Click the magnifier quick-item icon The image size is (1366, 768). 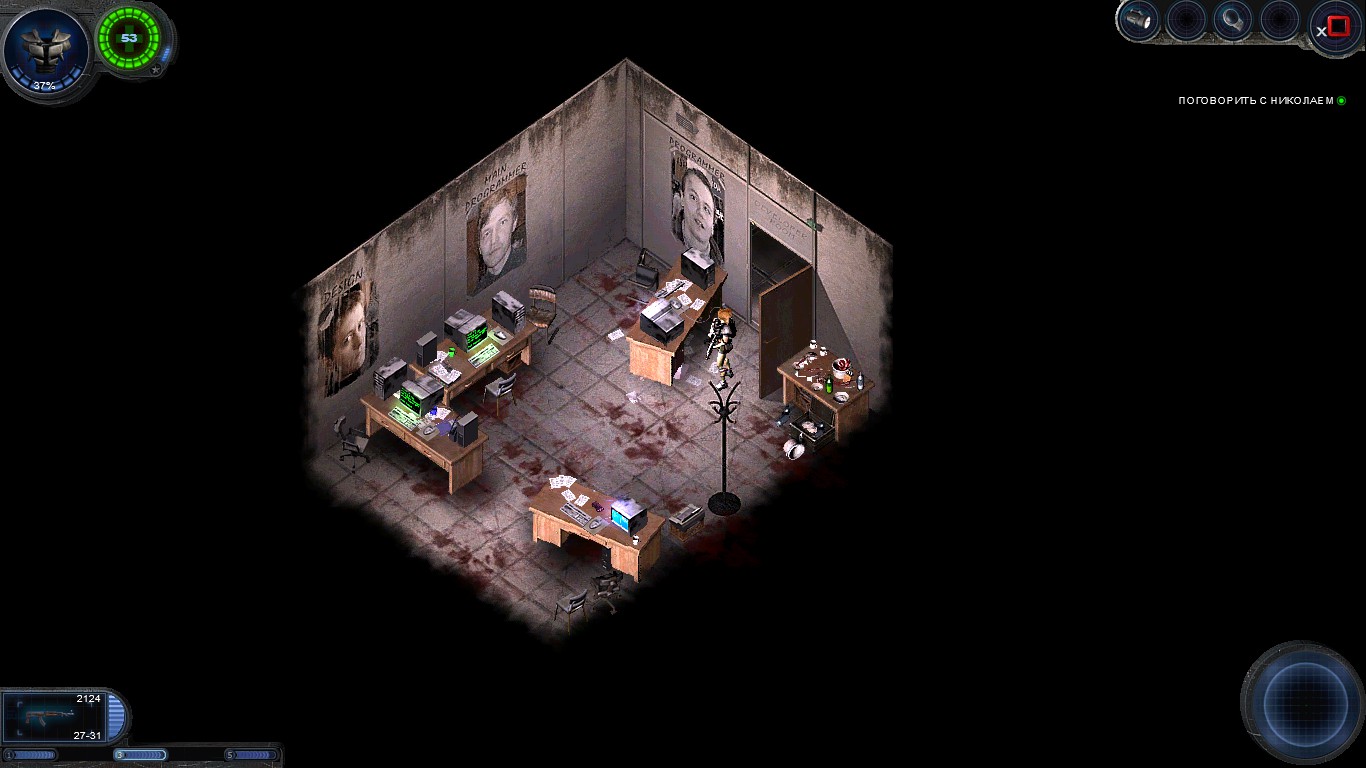point(1231,18)
